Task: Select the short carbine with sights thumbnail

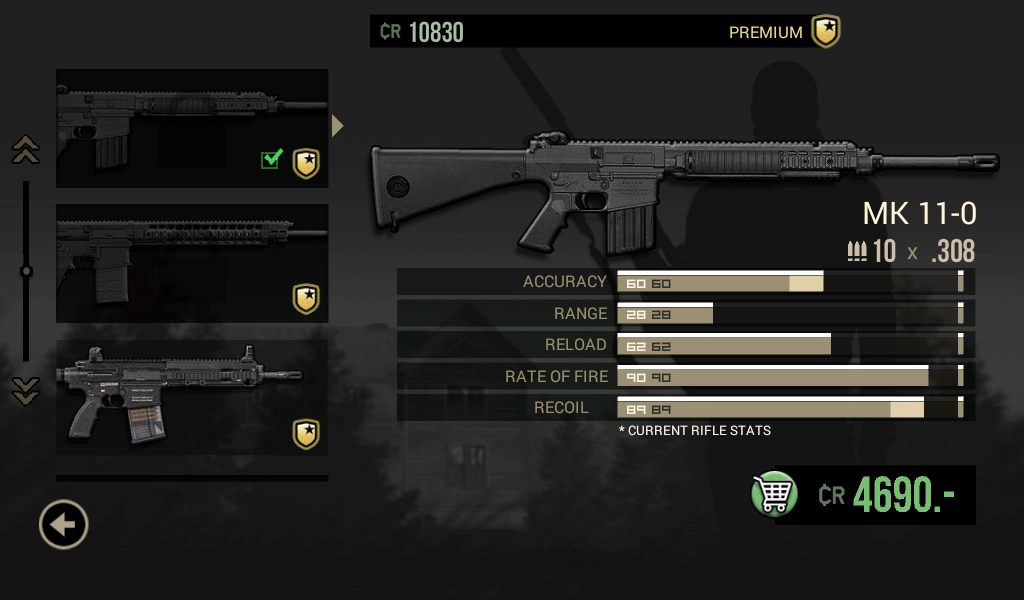Action: click(192, 398)
